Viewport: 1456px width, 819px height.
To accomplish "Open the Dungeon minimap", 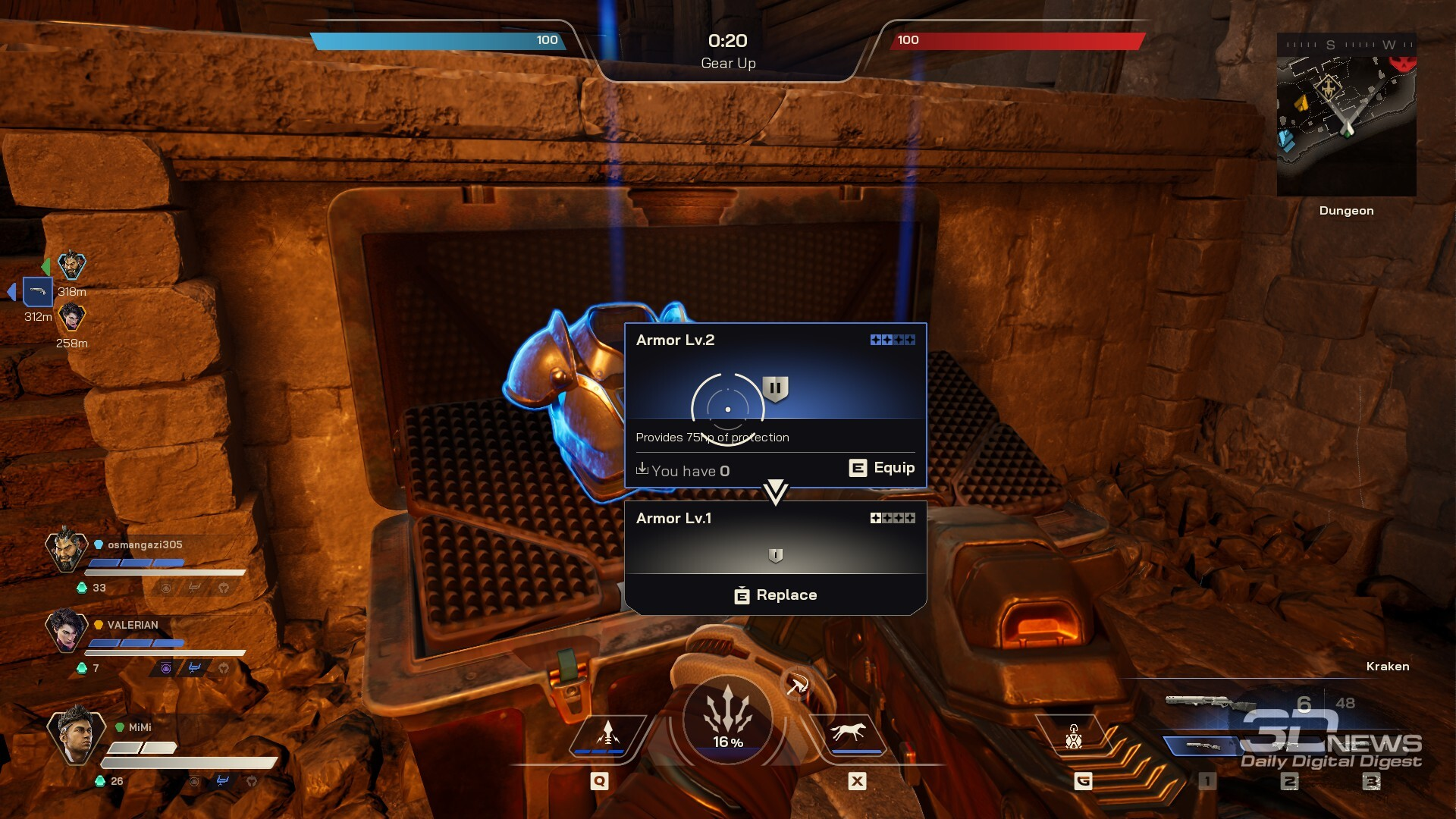I will 1346,115.
